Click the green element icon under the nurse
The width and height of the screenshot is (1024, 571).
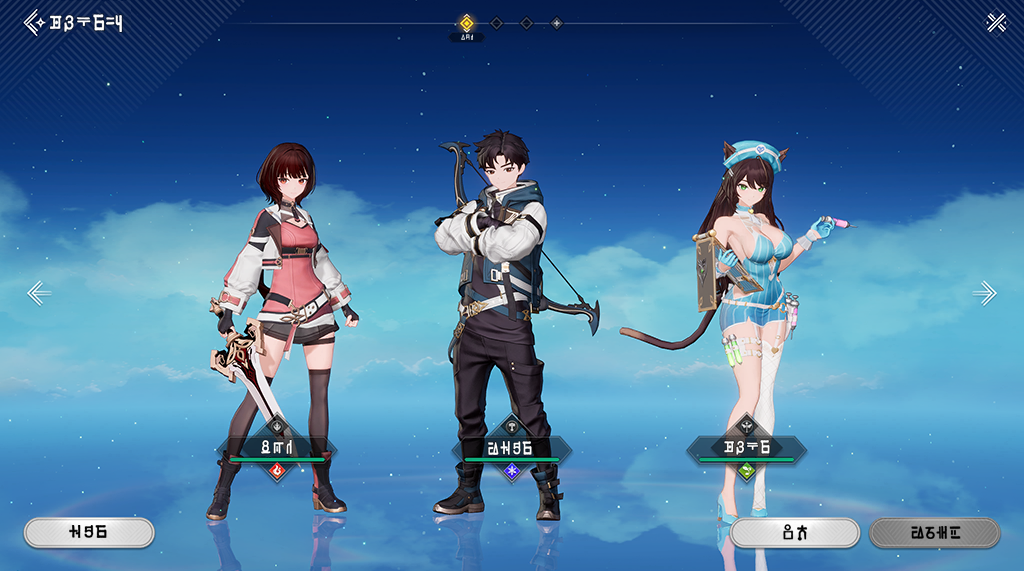click(x=746, y=469)
